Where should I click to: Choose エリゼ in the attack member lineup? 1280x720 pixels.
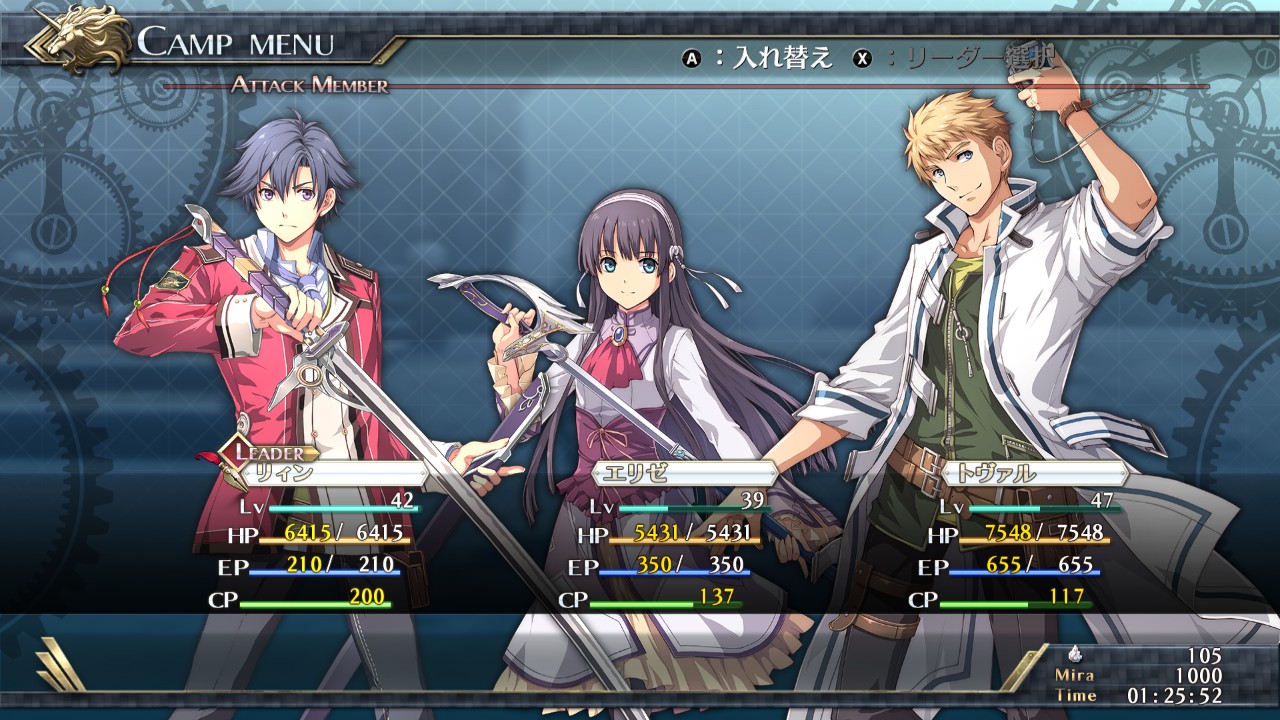pyautogui.click(x=683, y=474)
